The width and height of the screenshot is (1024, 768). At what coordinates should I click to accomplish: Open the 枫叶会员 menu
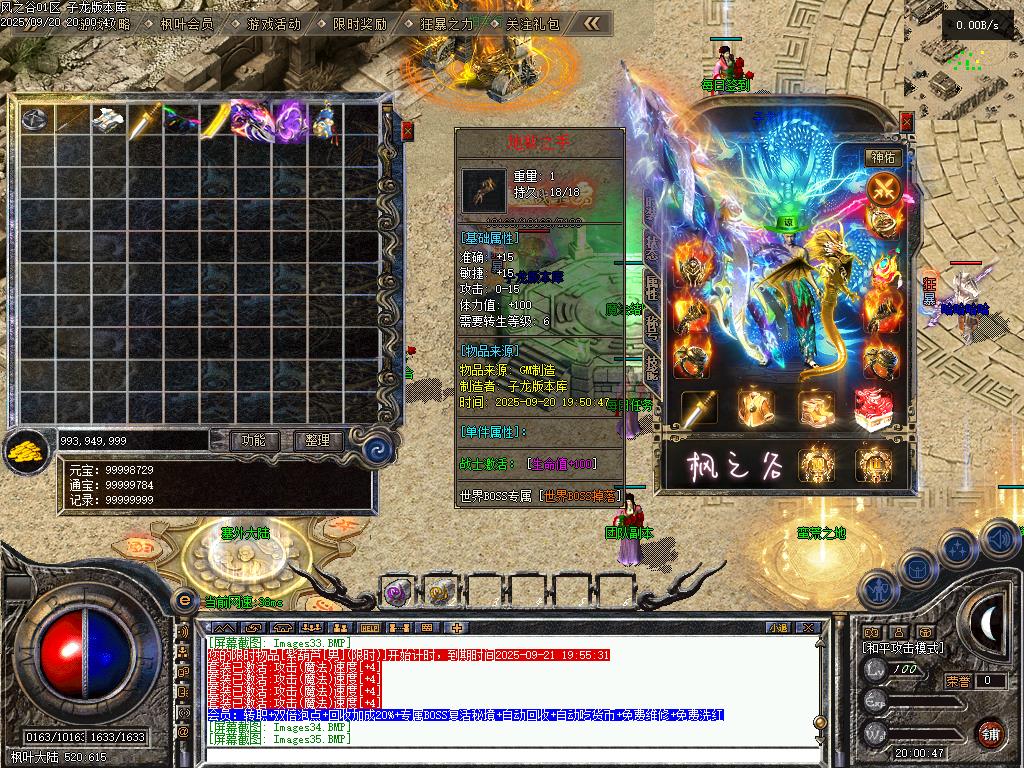coord(186,23)
